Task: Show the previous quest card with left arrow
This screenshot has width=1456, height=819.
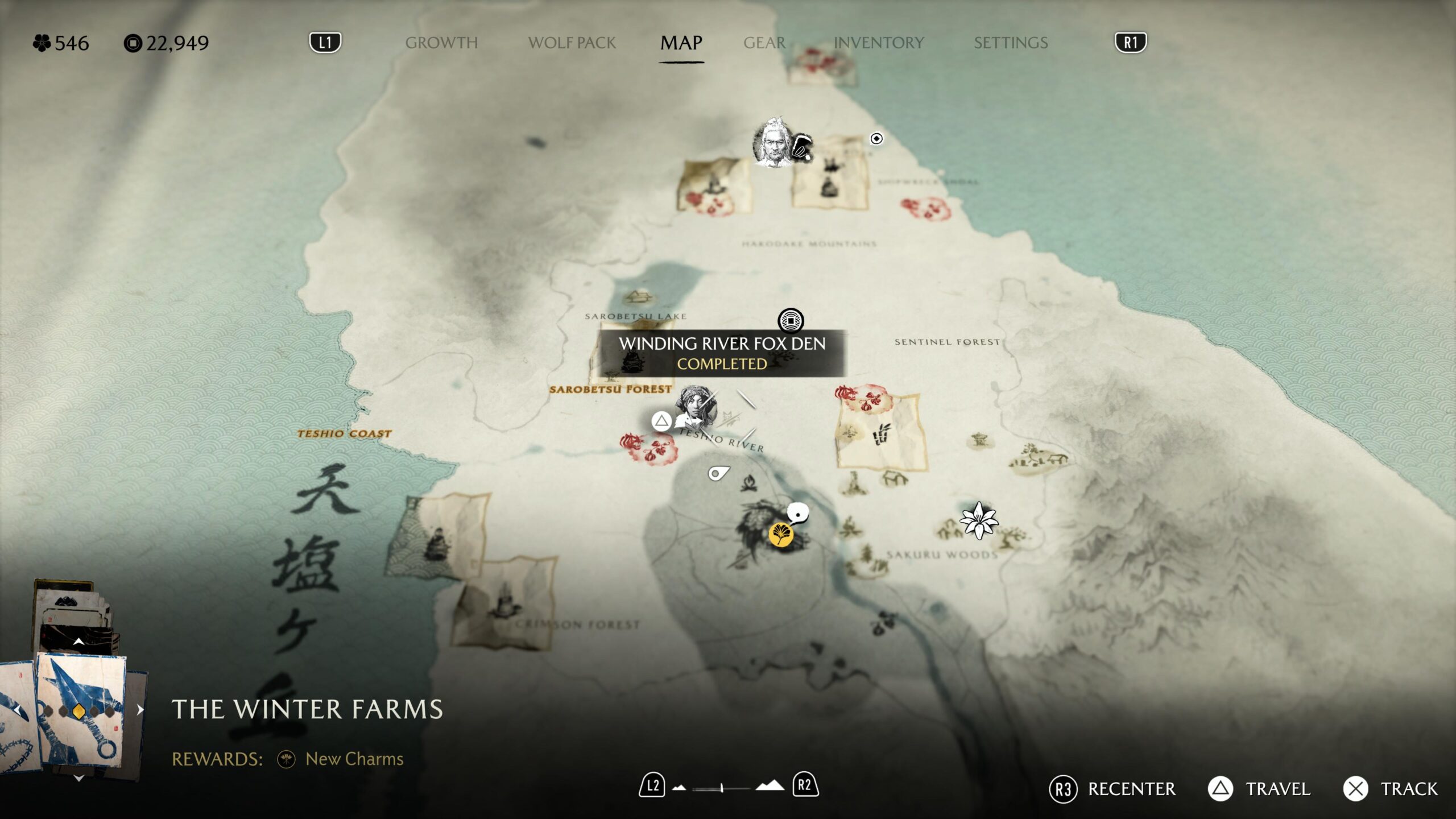Action: pyautogui.click(x=17, y=710)
